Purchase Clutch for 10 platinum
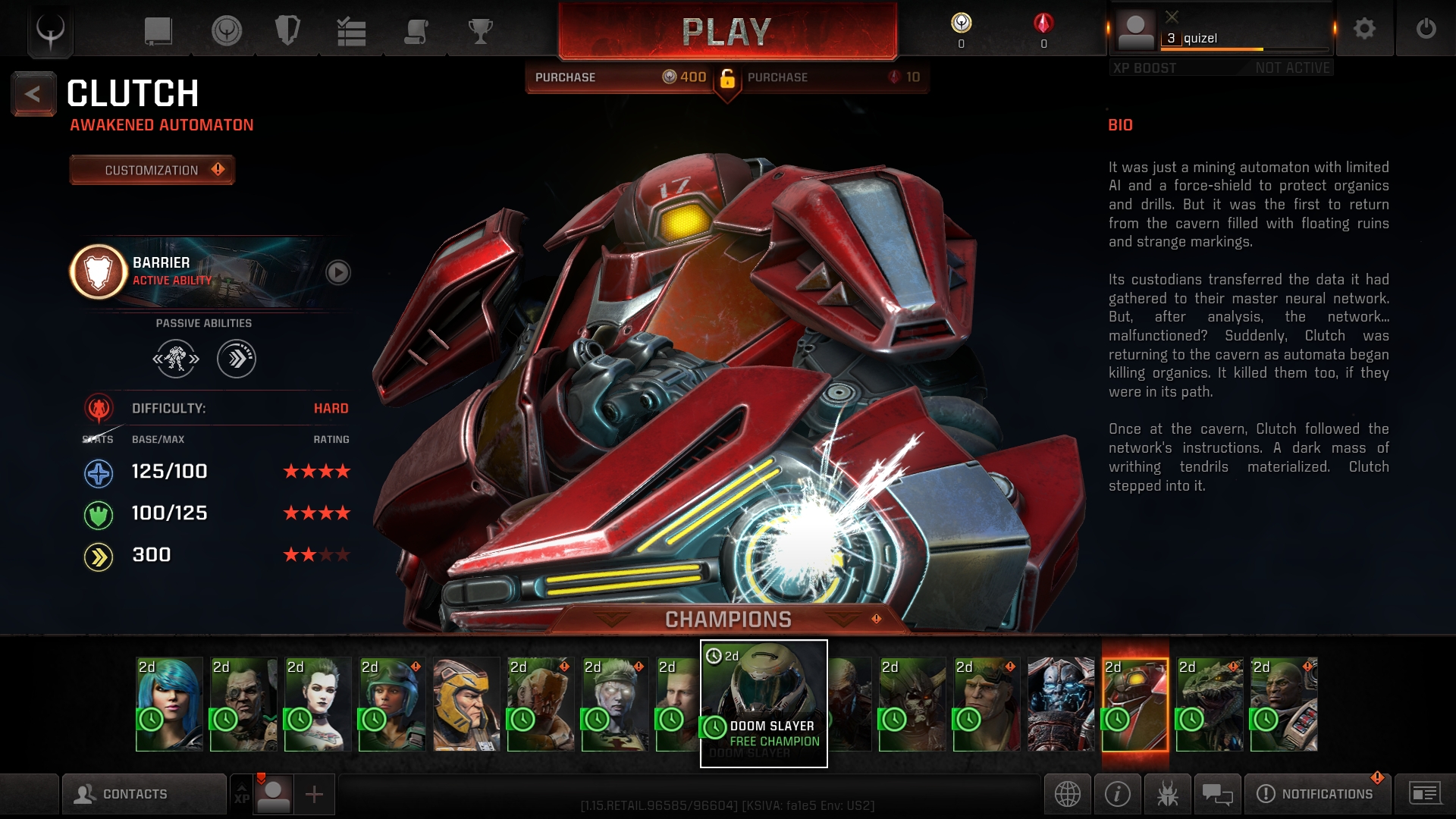Image resolution: width=1456 pixels, height=819 pixels. click(x=833, y=77)
